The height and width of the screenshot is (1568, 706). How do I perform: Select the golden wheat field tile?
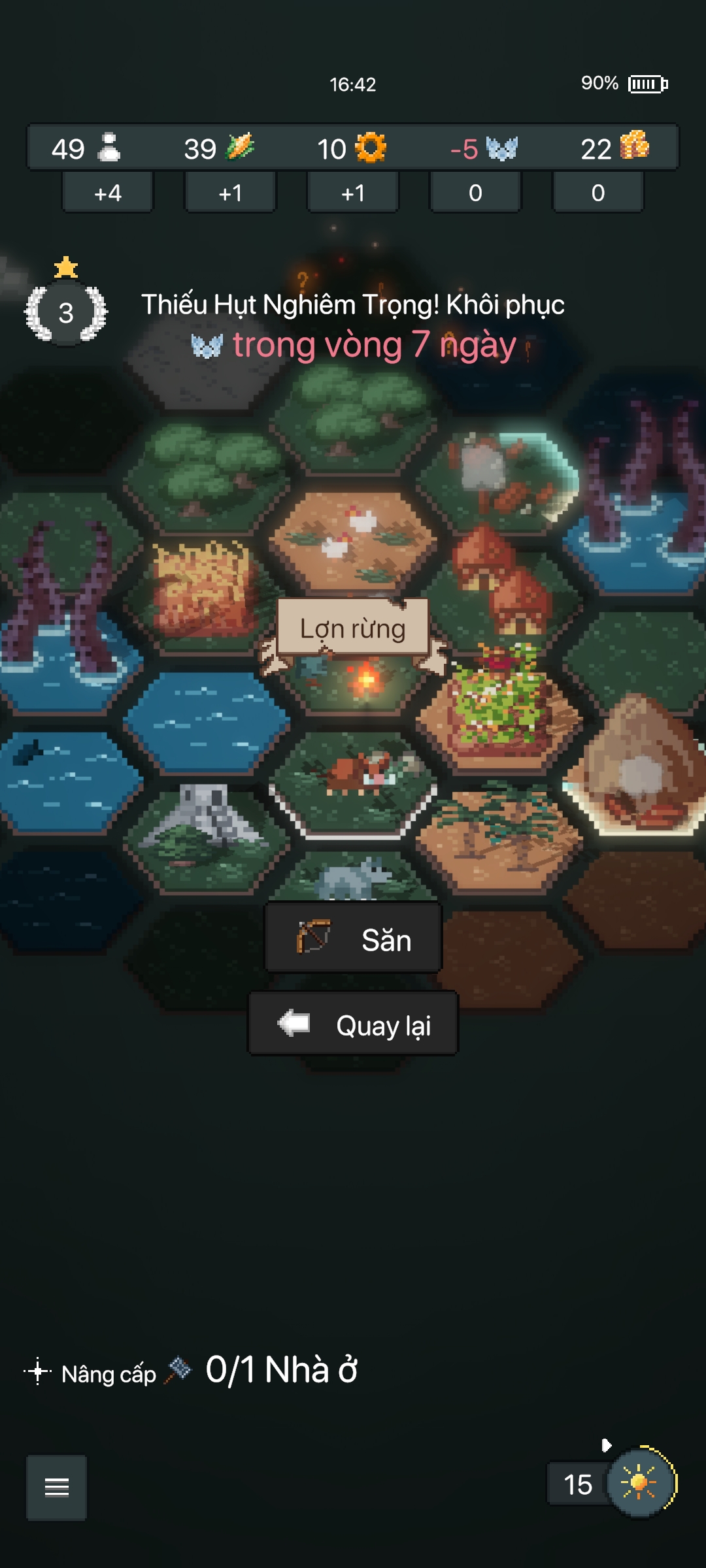point(204,588)
